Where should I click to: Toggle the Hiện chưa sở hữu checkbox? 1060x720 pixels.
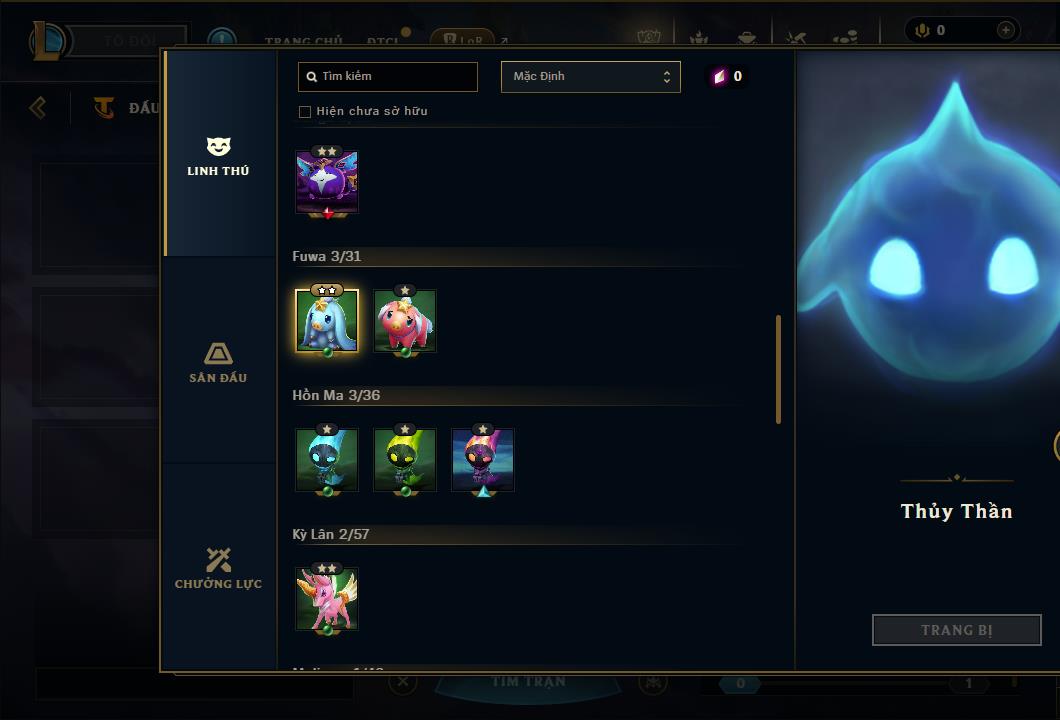click(305, 112)
